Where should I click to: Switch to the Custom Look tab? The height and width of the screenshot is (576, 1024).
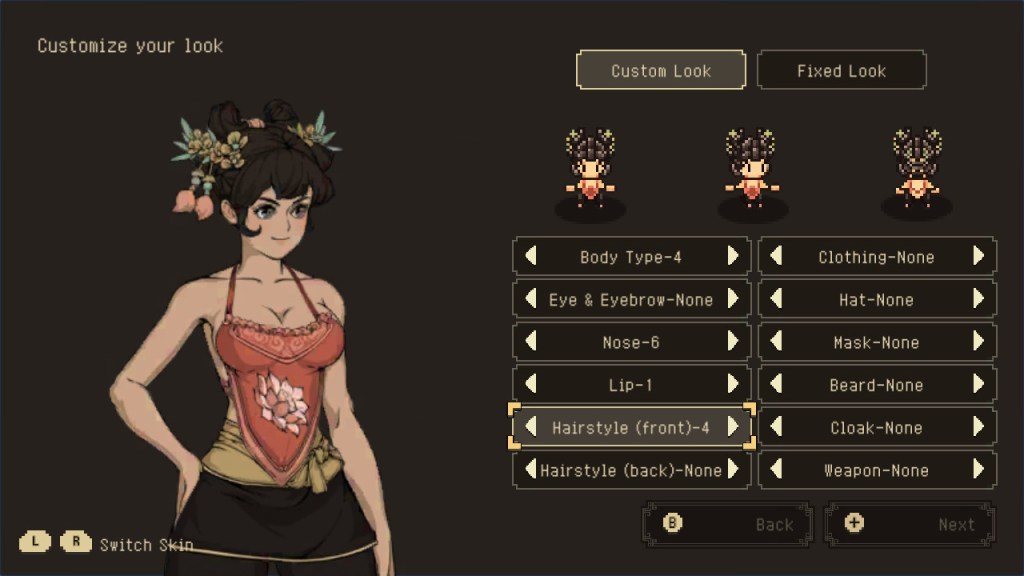[661, 71]
